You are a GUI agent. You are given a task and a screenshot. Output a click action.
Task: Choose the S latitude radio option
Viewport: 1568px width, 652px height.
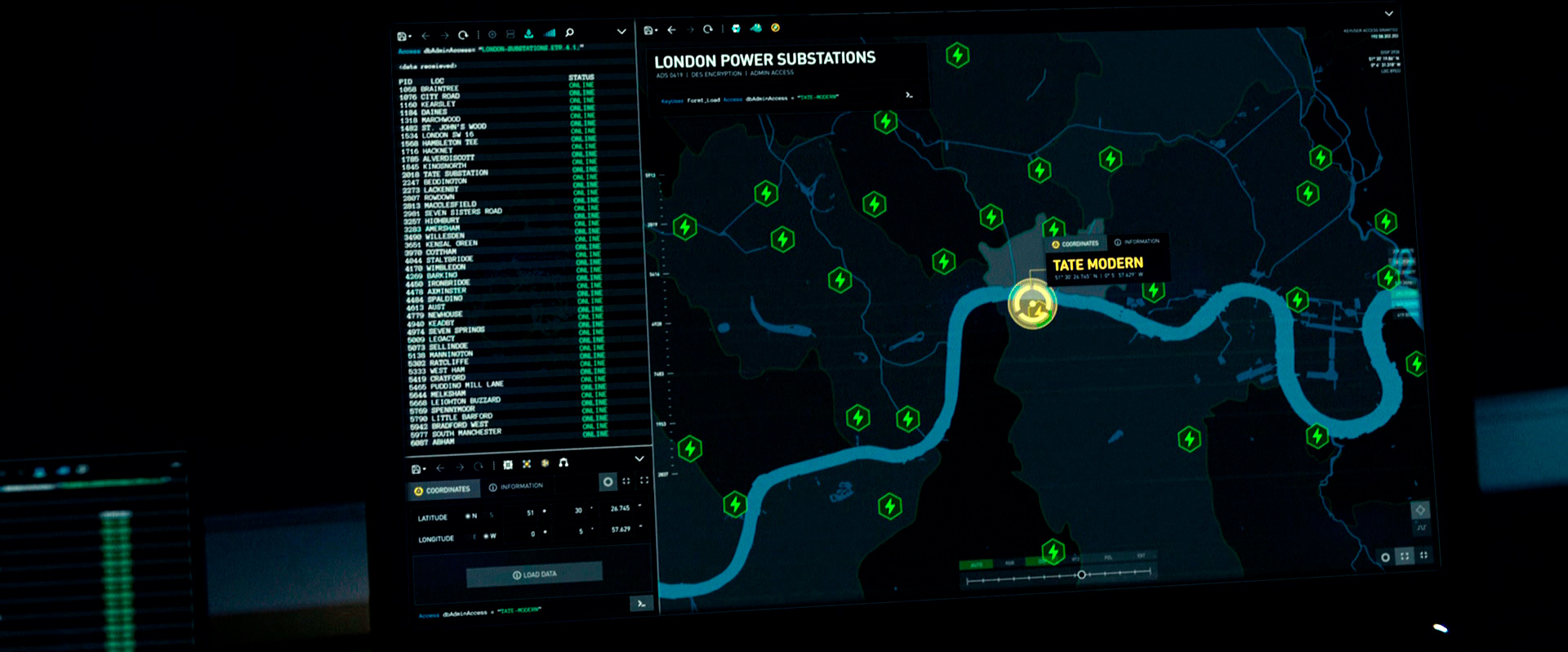(492, 516)
